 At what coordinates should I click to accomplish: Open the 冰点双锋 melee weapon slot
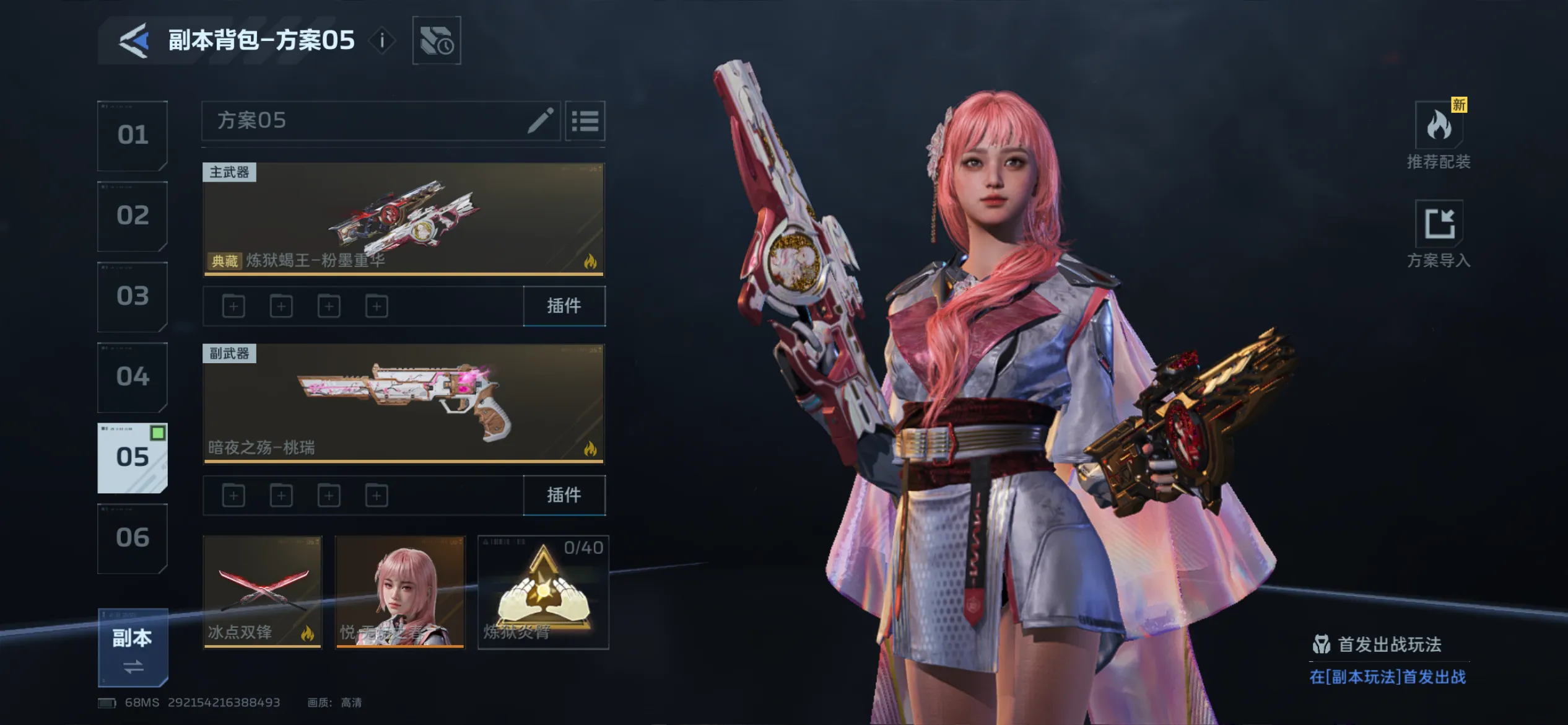[263, 592]
